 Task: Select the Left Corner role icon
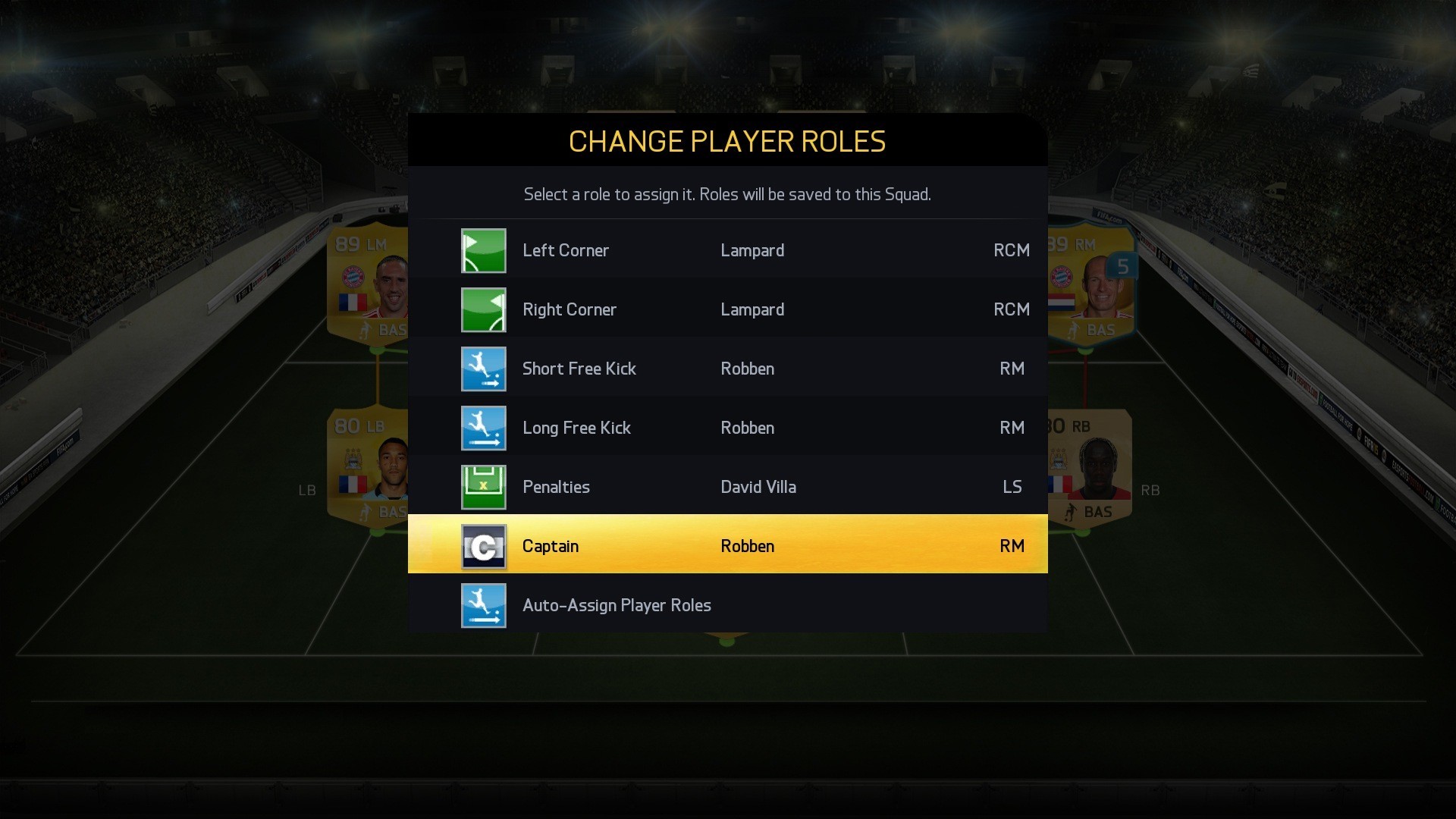tap(484, 250)
